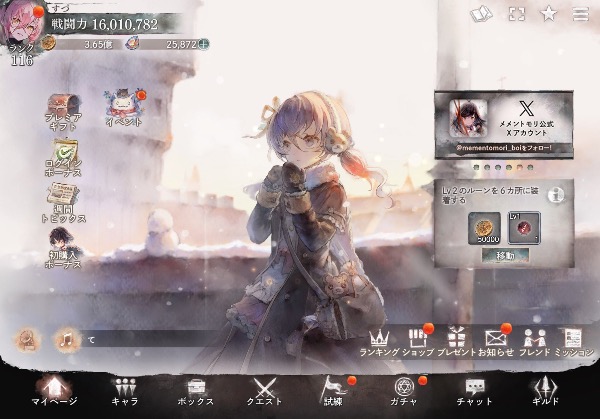
Task: Select the マイページ (My Page) tab
Action: tap(54, 392)
